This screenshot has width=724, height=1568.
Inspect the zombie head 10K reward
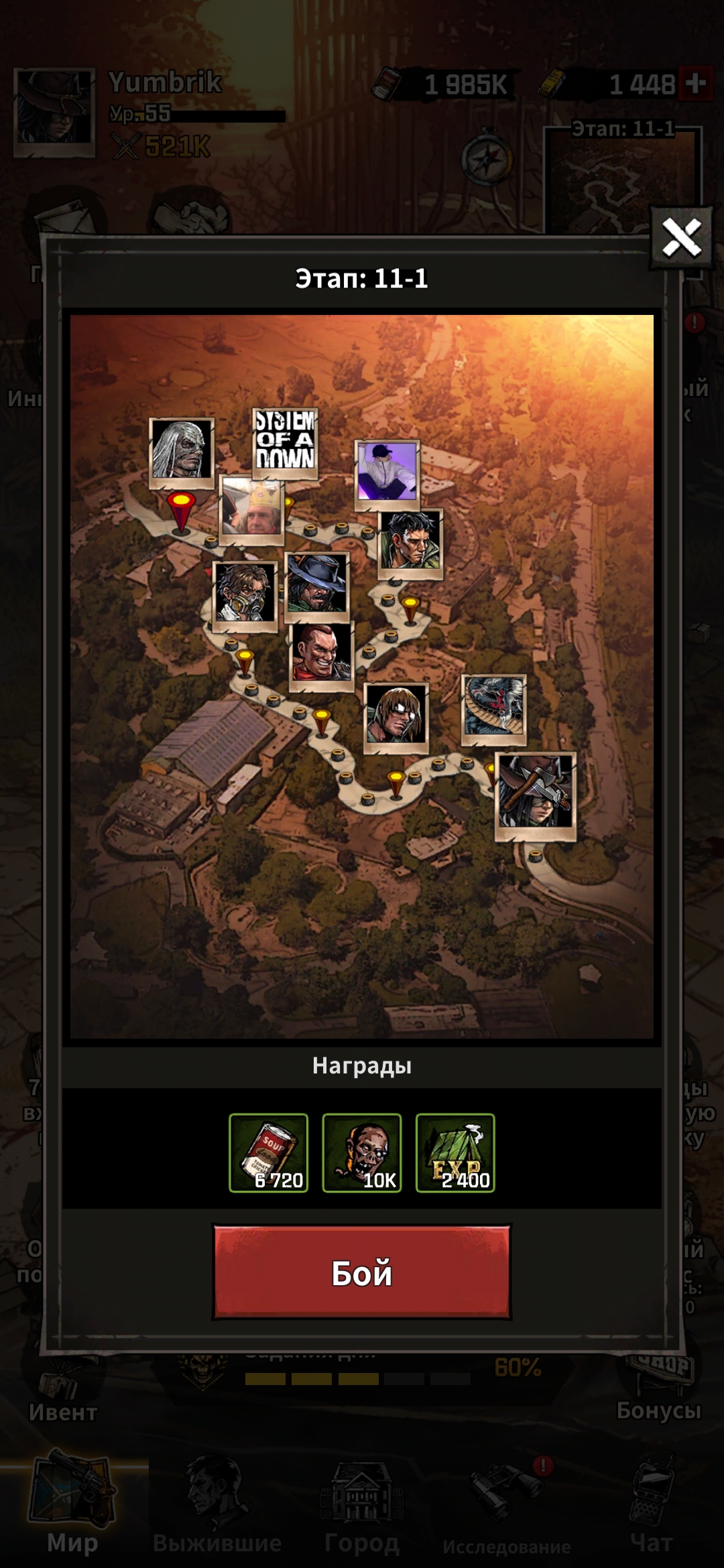click(362, 1153)
